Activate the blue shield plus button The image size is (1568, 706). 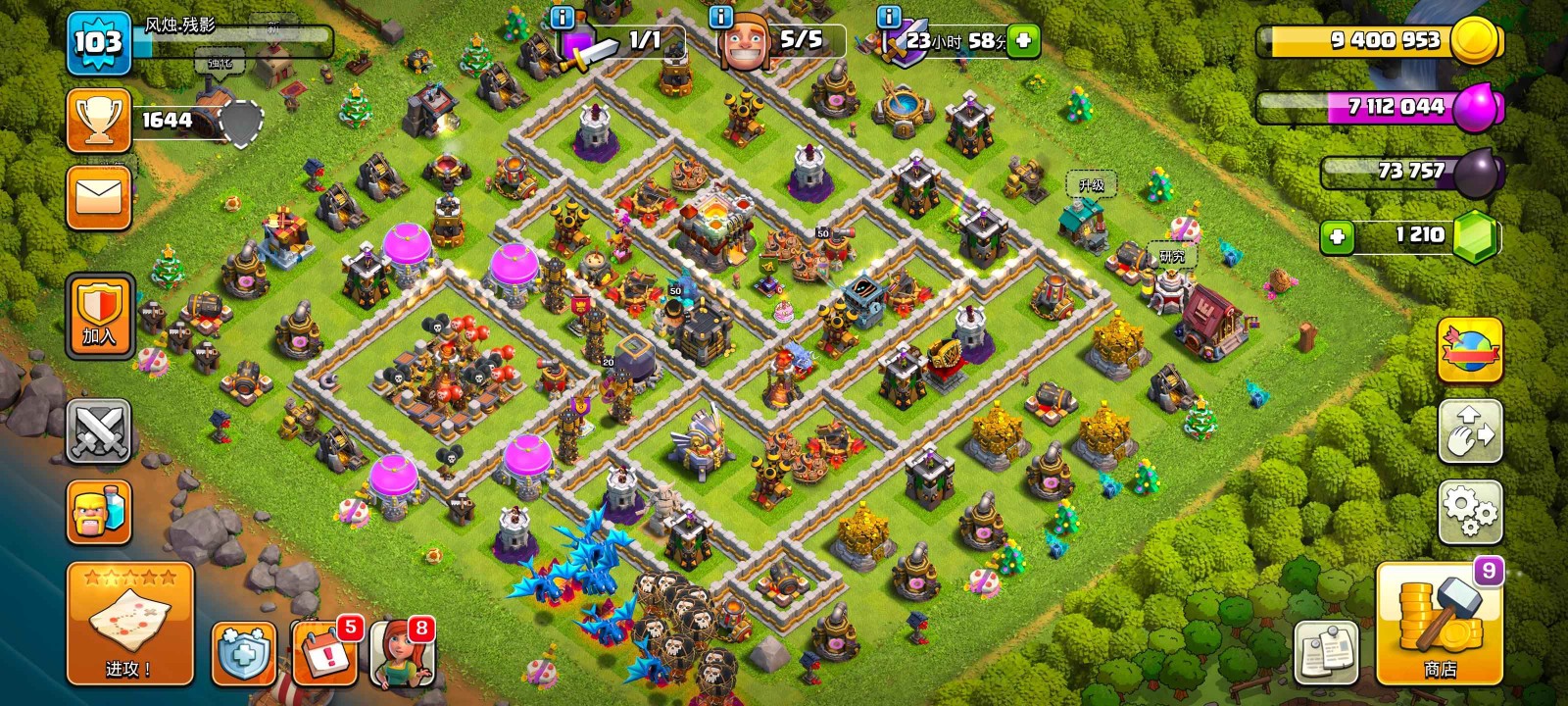point(244,652)
